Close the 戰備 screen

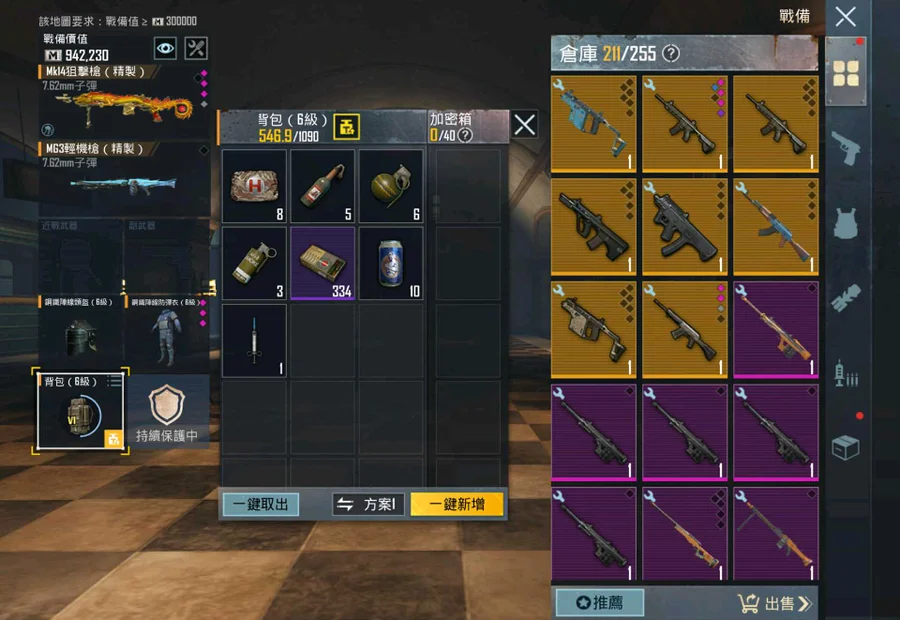click(845, 16)
